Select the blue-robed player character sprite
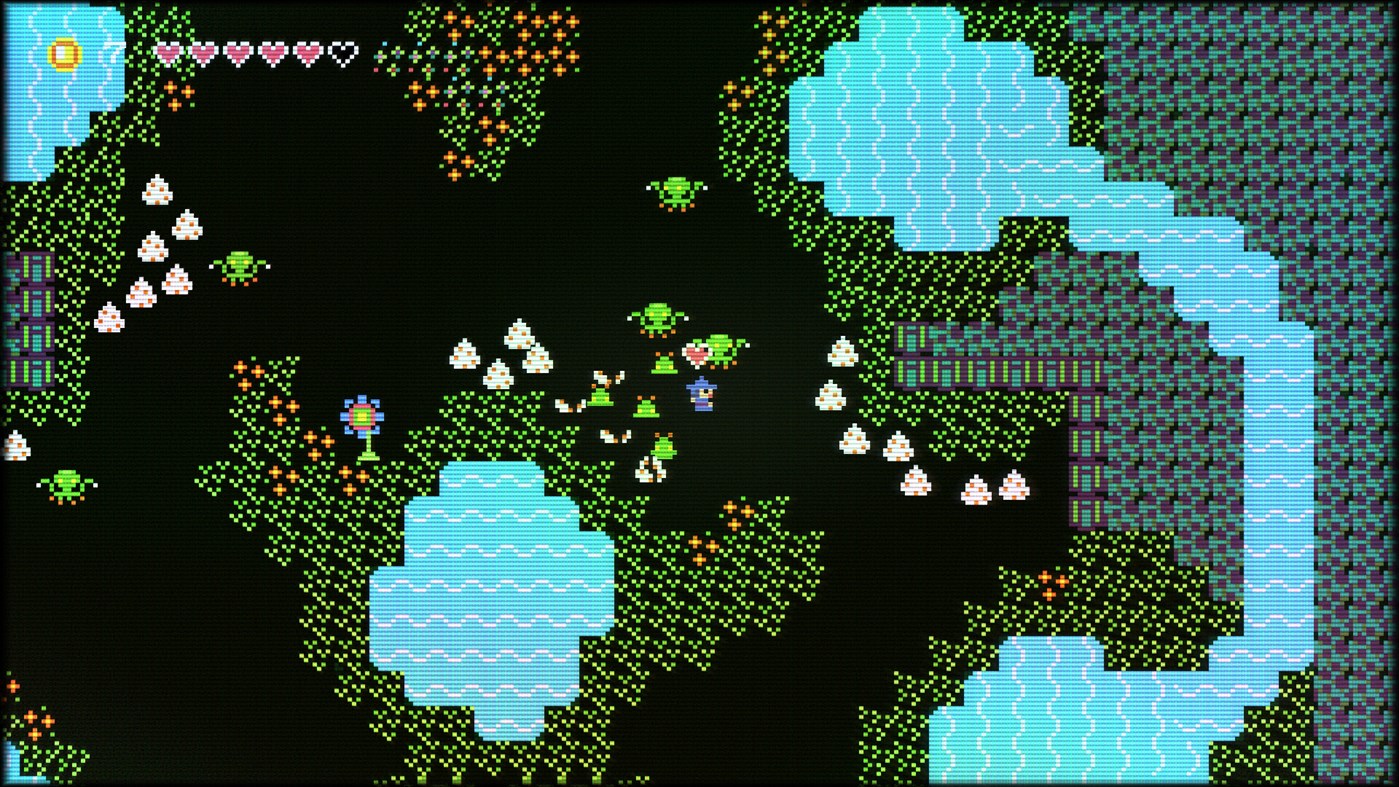This screenshot has height=787, width=1399. click(702, 396)
